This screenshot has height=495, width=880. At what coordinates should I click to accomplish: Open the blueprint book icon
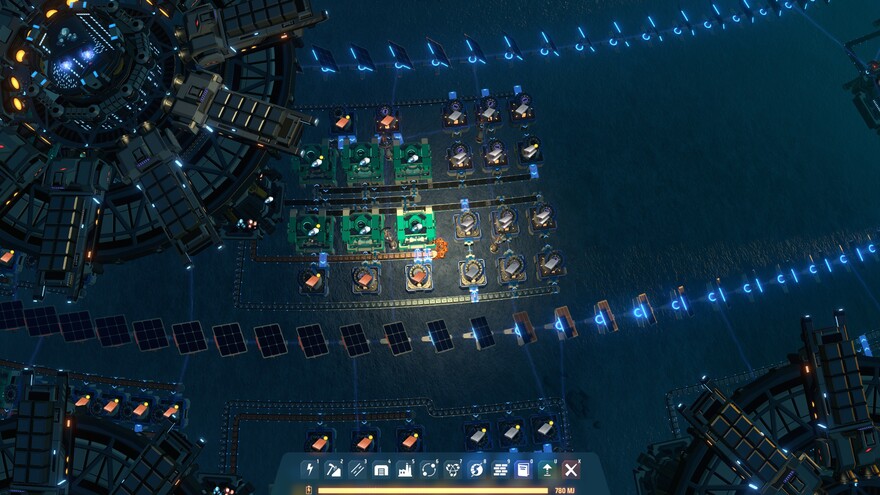tap(523, 469)
